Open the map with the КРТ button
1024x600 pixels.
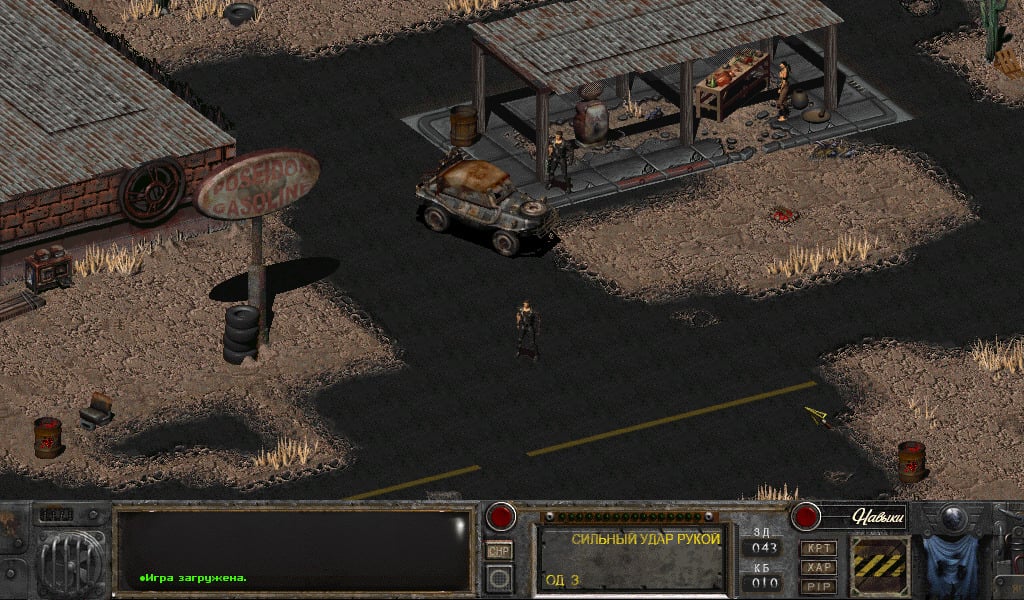818,549
